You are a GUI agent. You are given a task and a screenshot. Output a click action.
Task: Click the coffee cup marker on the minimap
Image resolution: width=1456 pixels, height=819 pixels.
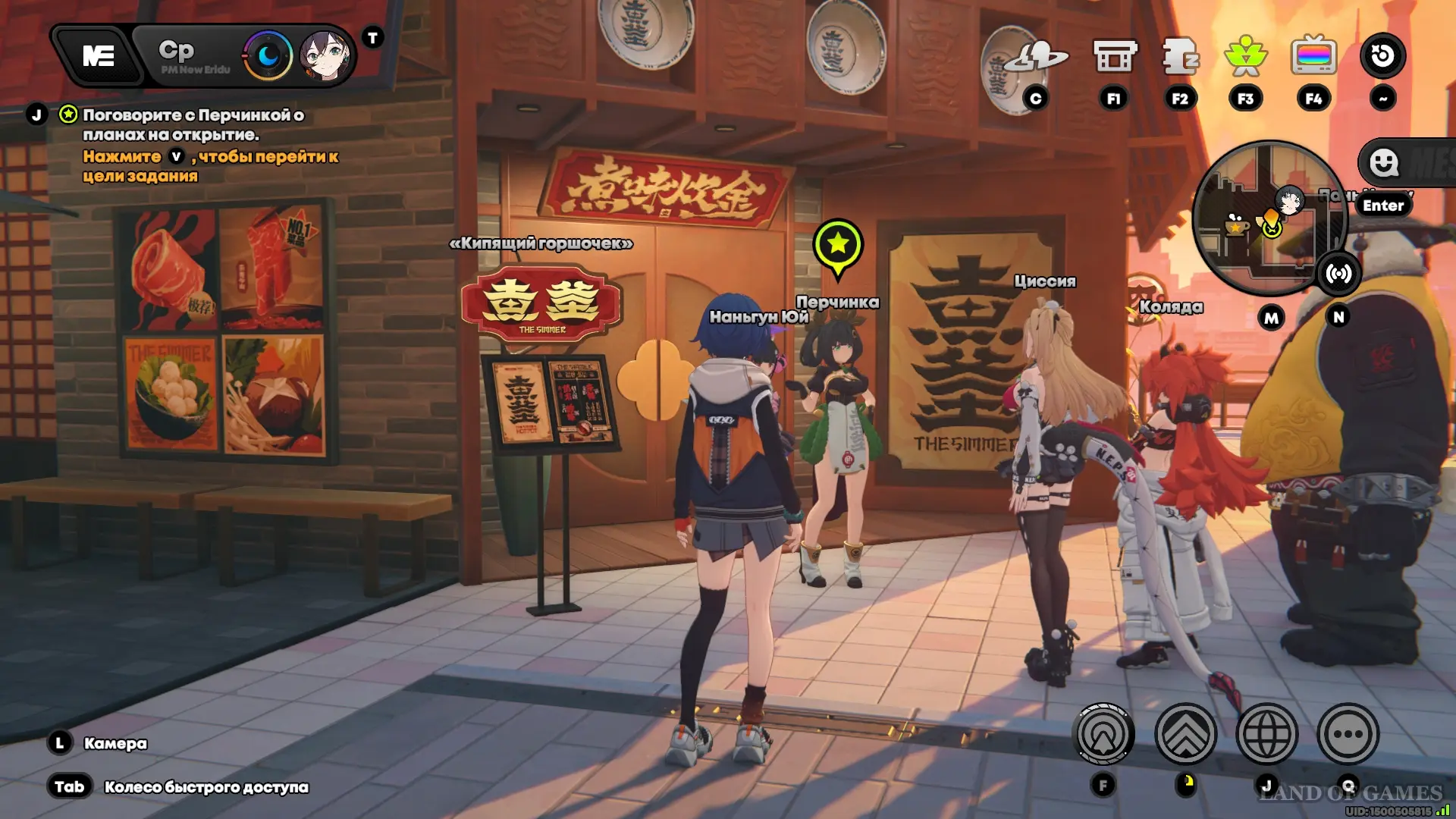tap(1235, 224)
